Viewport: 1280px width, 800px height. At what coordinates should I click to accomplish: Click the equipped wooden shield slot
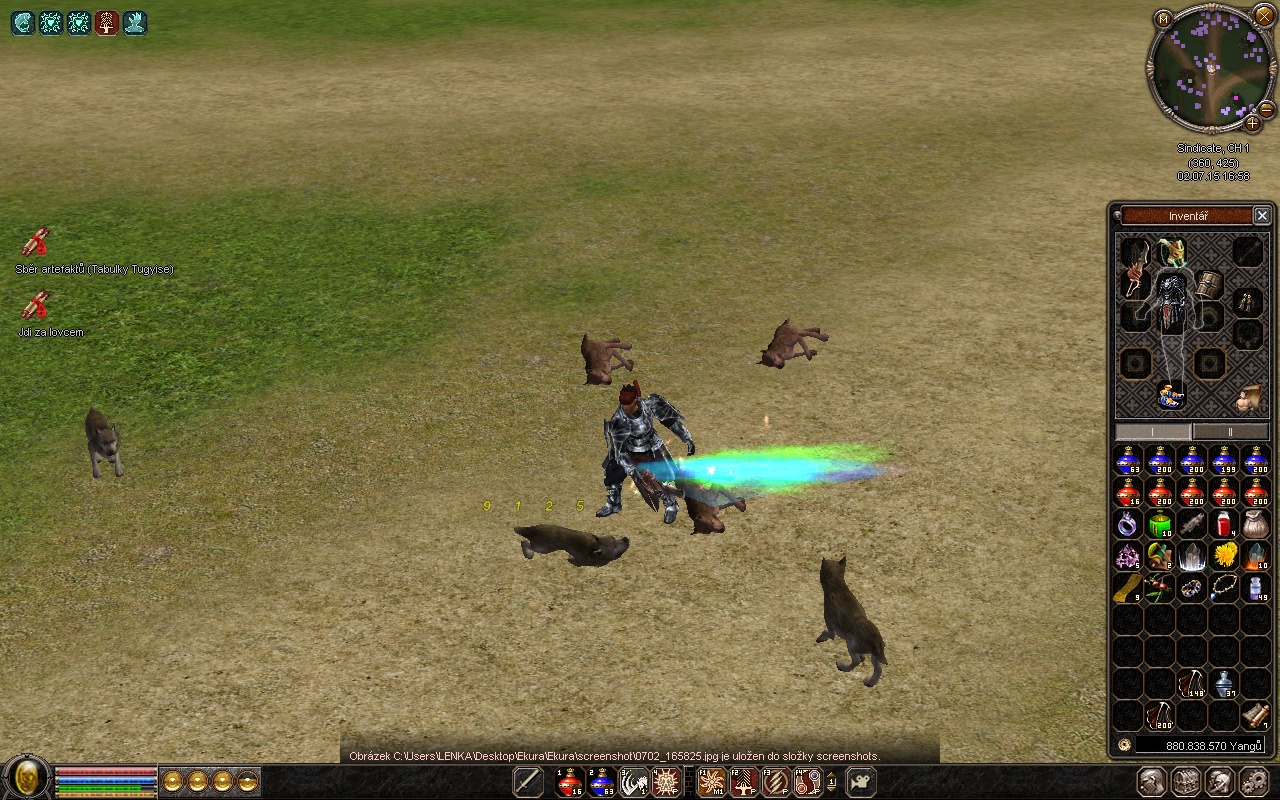coord(1208,284)
